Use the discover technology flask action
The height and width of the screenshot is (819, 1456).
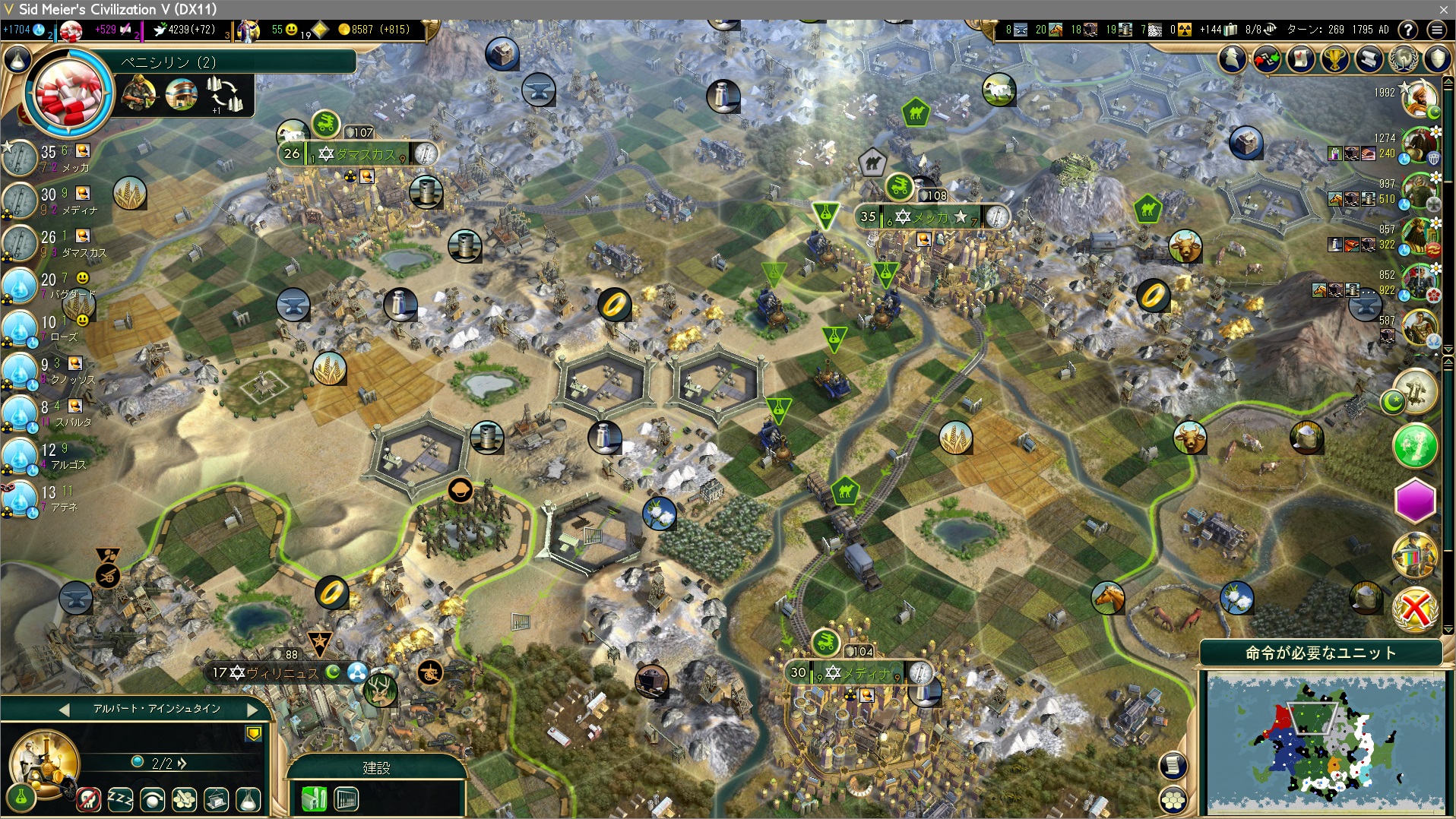[248, 799]
